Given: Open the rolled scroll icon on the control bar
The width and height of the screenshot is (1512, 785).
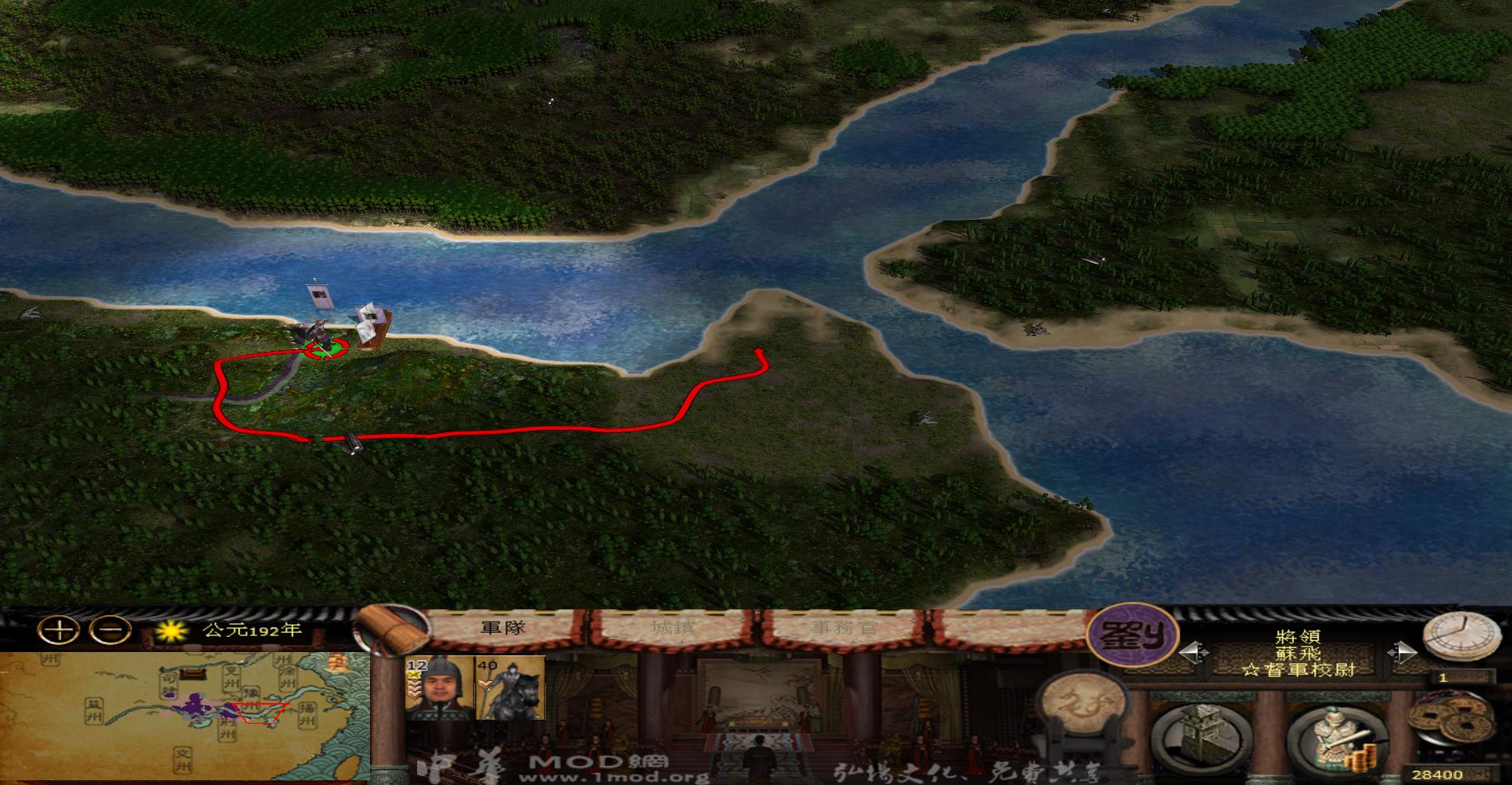Looking at the screenshot, I should (388, 629).
